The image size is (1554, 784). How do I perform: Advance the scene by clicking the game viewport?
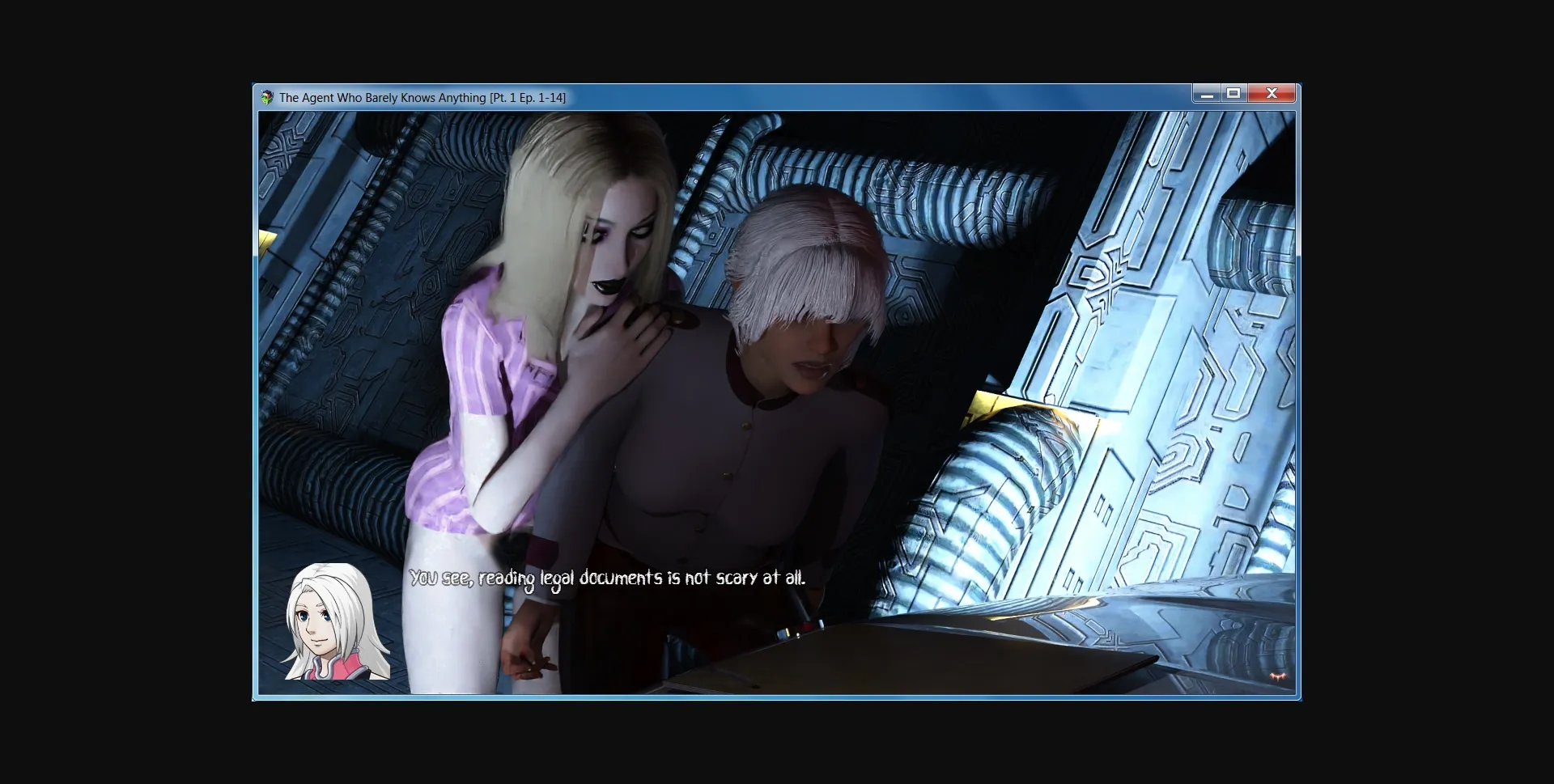777,364
